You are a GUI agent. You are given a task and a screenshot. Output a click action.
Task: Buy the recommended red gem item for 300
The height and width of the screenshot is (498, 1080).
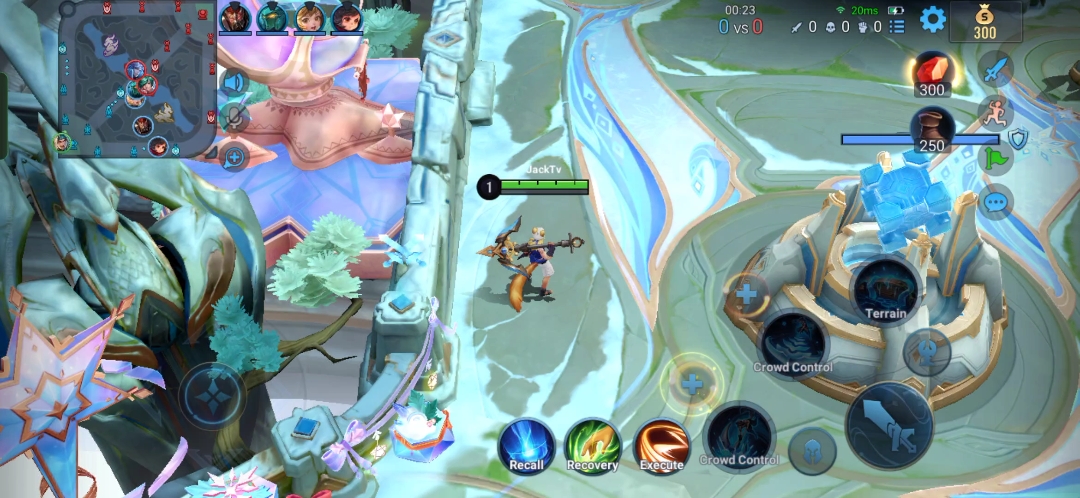932,74
